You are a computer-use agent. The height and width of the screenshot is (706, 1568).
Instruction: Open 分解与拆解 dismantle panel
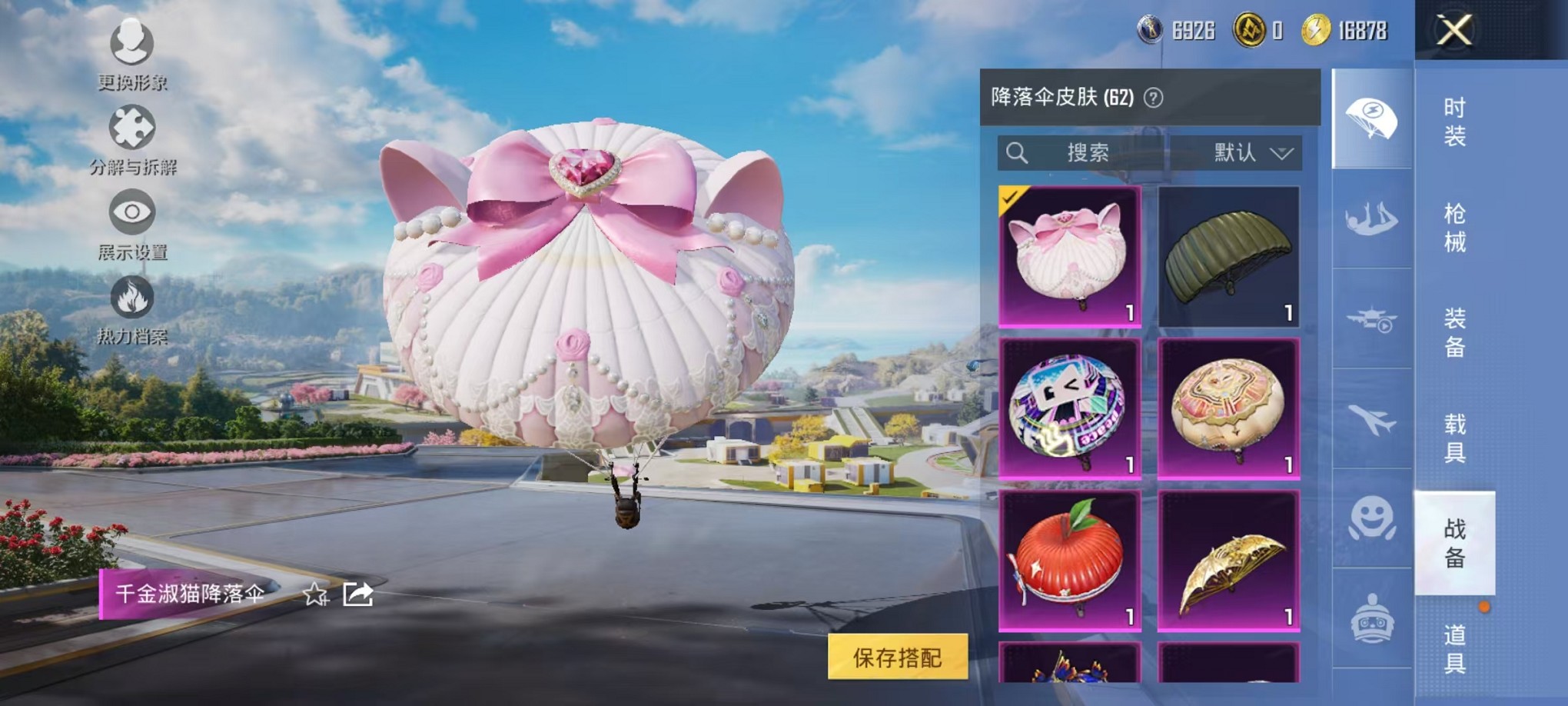[x=132, y=142]
